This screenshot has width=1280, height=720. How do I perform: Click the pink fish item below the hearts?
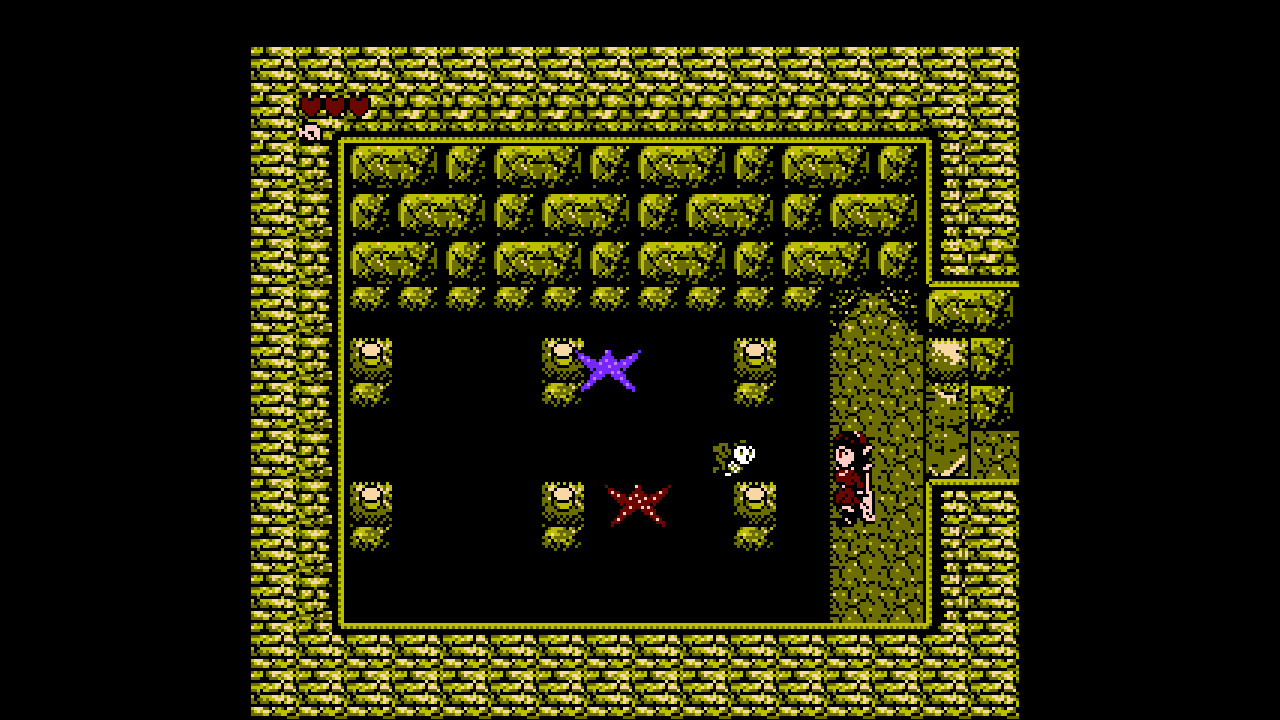[310, 130]
